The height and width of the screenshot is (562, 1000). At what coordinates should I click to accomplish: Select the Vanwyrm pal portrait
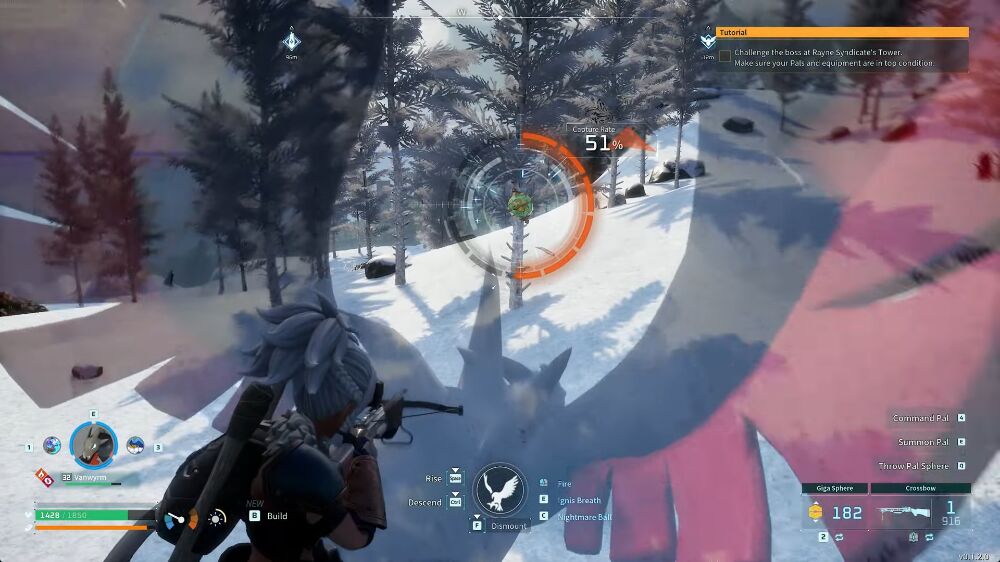click(93, 445)
